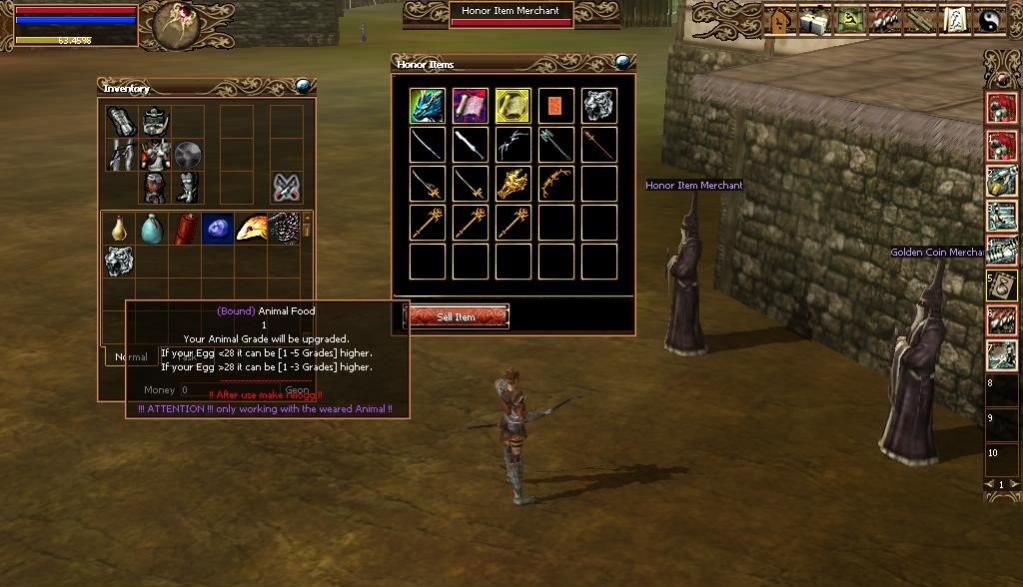Choose the pink scroll honor item
This screenshot has height=587, width=1023.
(x=470, y=106)
